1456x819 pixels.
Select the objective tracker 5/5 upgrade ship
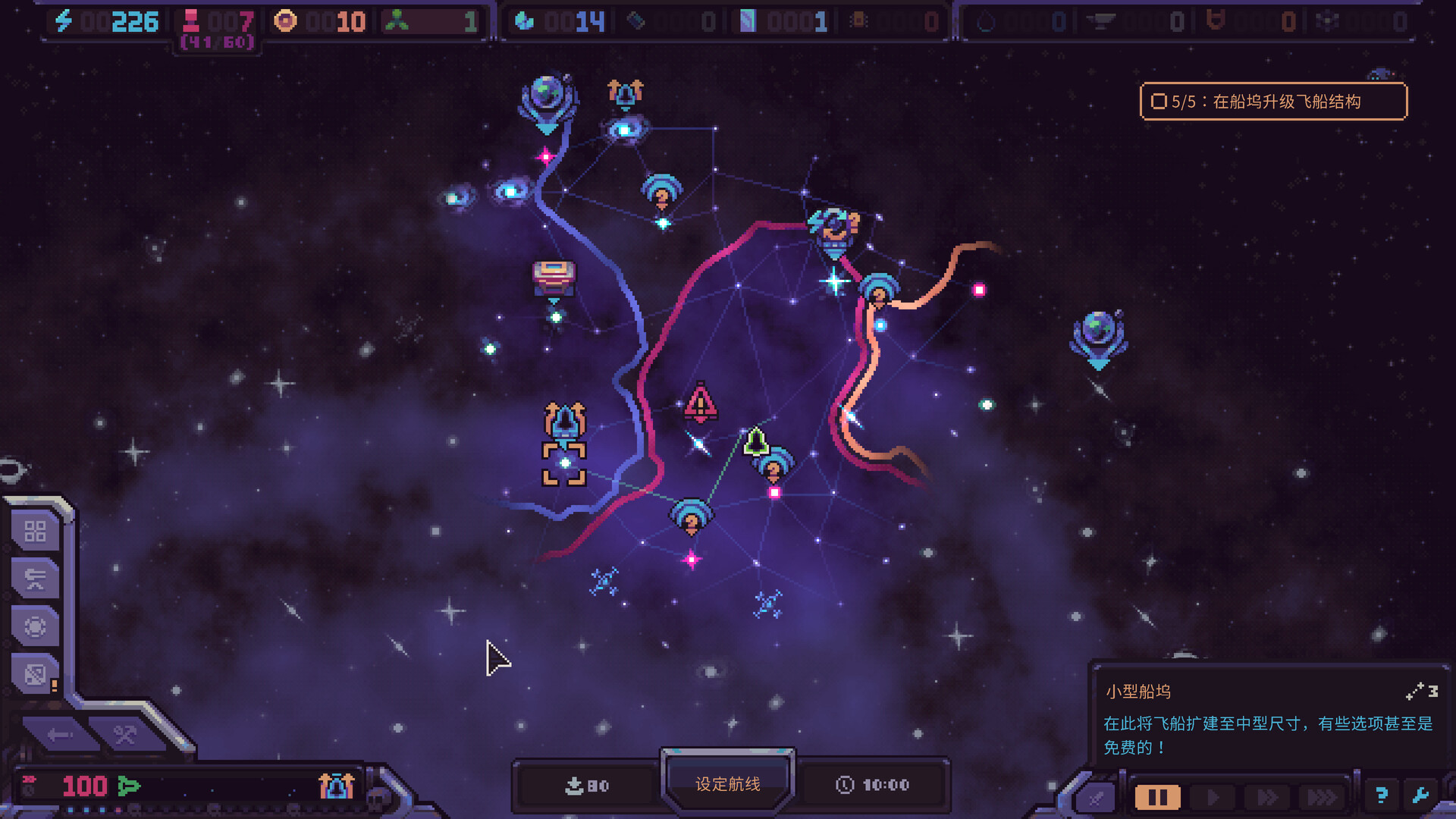click(1273, 102)
